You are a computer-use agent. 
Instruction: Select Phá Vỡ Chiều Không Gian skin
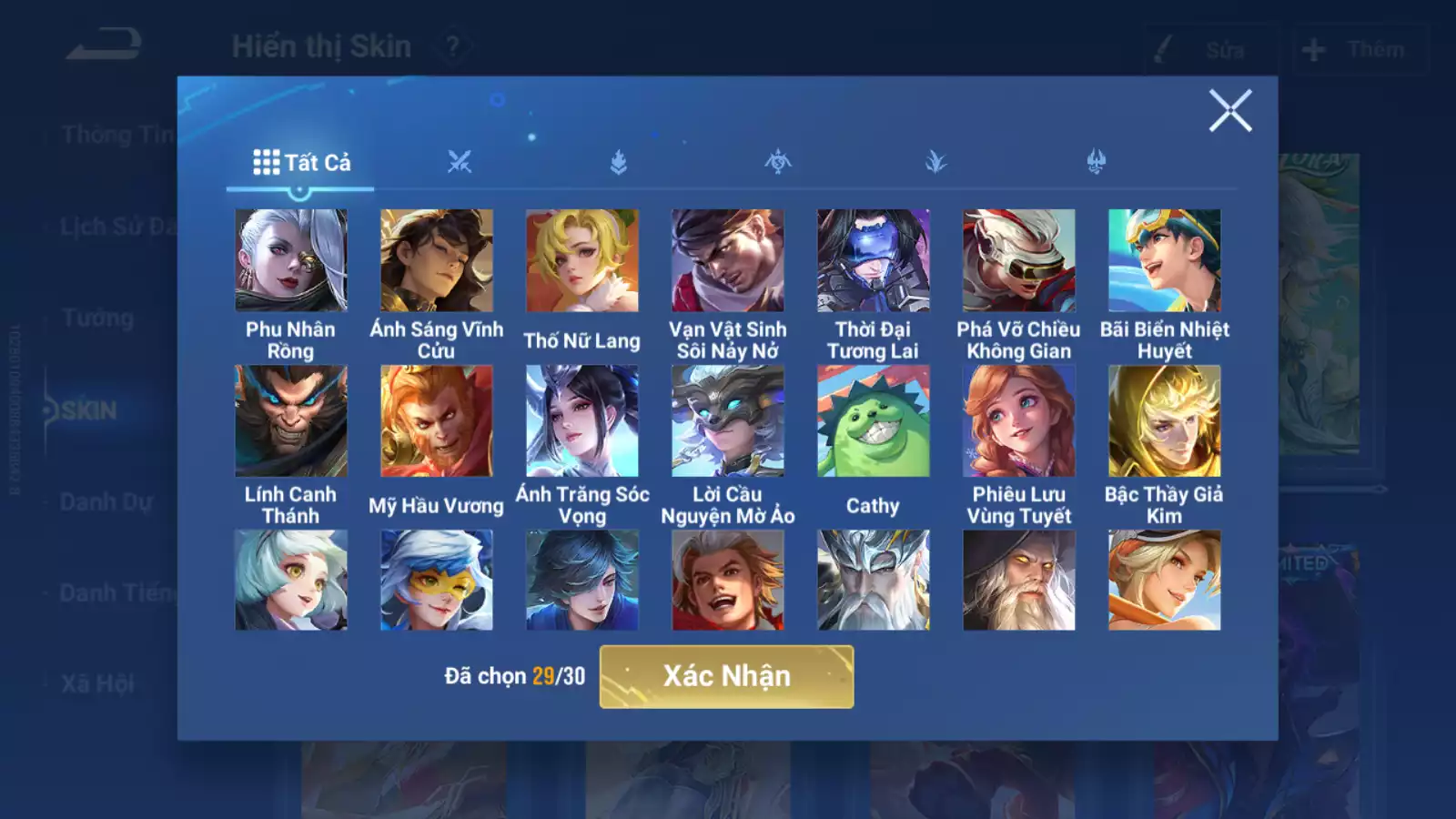pos(1018,261)
